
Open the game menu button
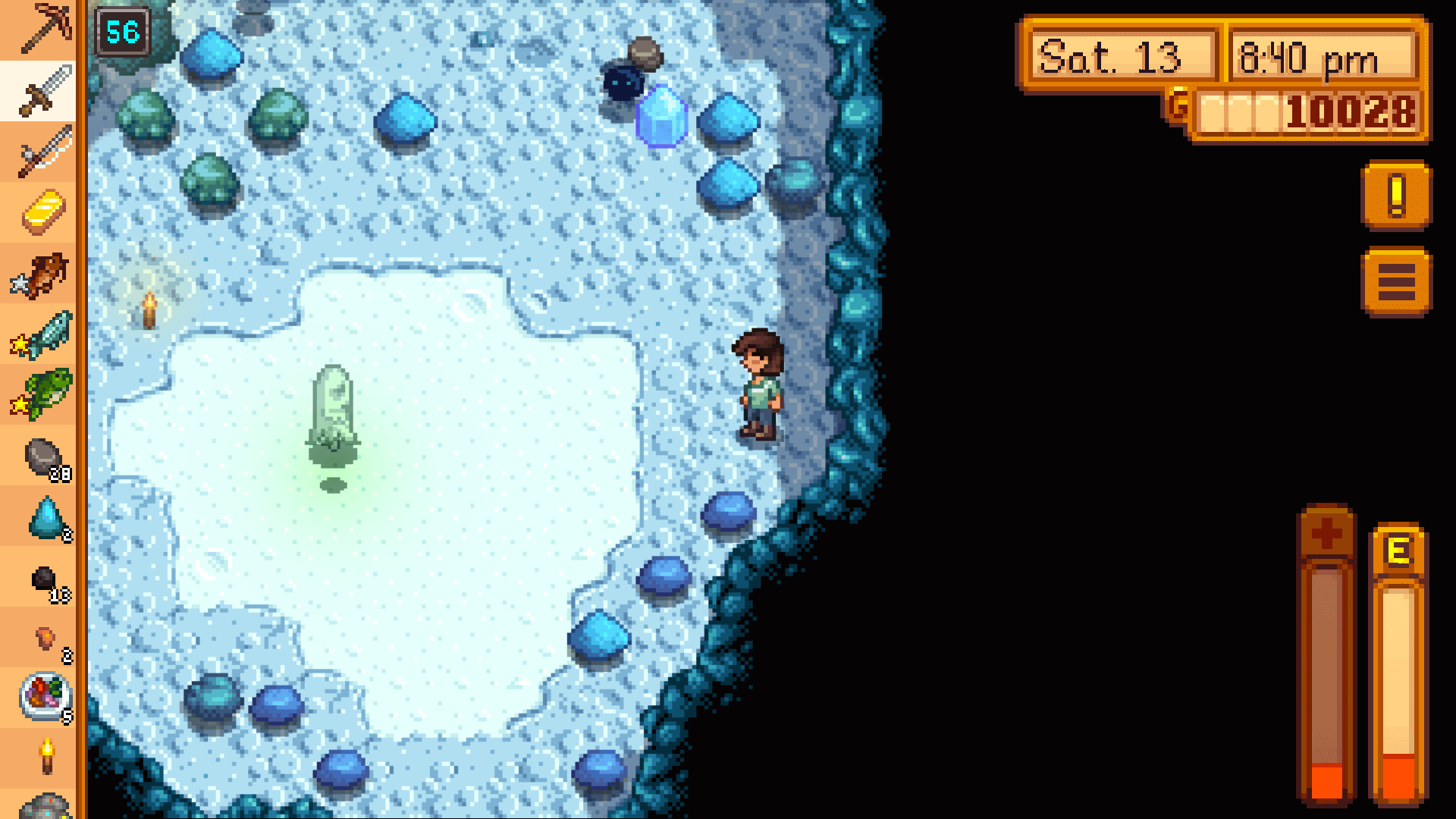click(1395, 281)
